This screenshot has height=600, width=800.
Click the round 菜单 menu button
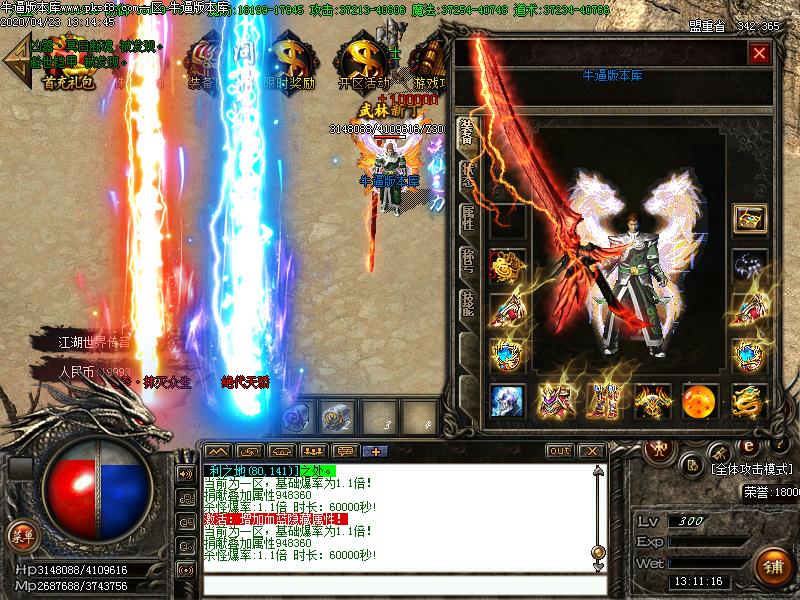pyautogui.click(x=22, y=535)
